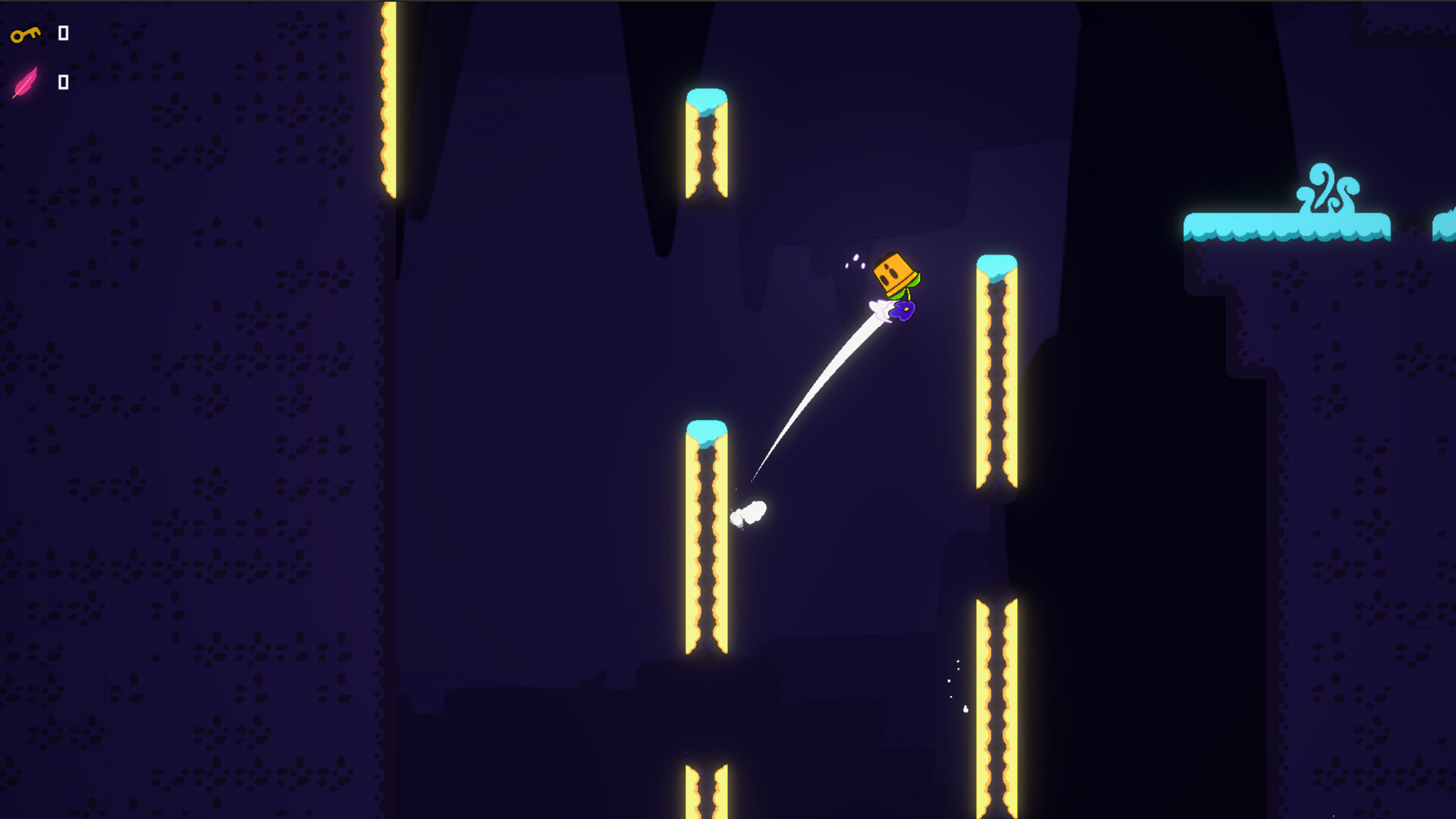Select the orange-pot flower character mid-jump

click(x=895, y=273)
